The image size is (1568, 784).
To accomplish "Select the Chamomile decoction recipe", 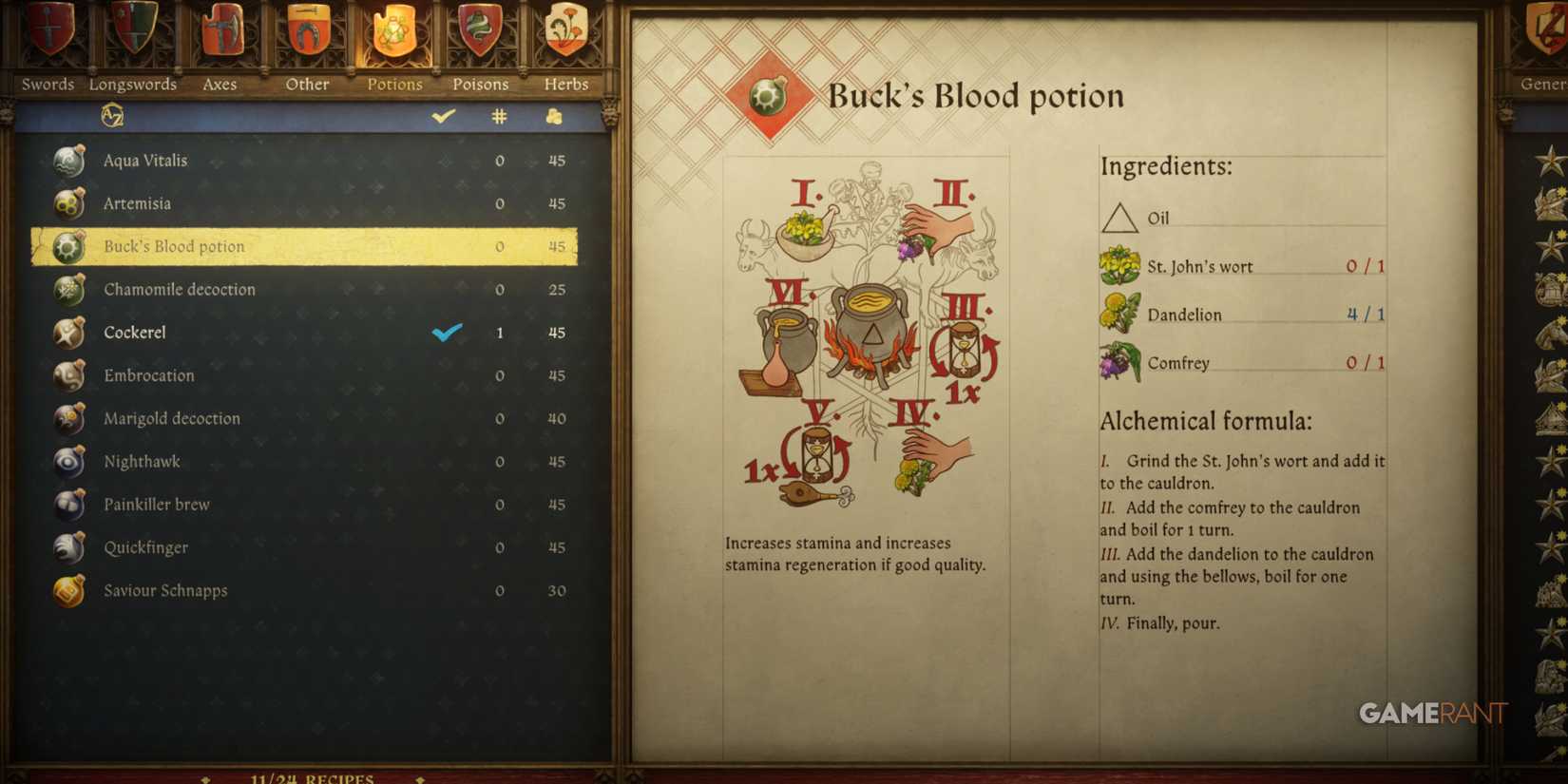I will click(181, 290).
